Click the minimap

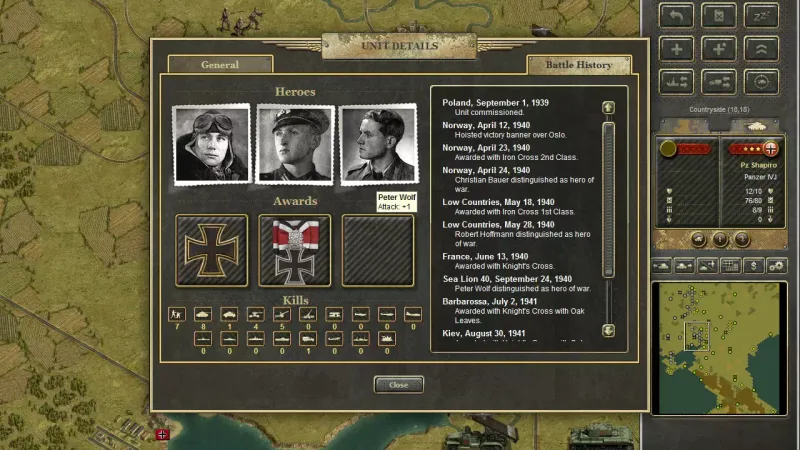tap(718, 347)
